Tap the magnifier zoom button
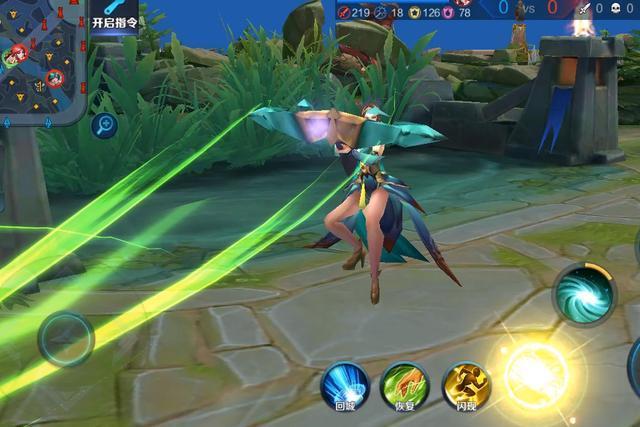640x427 pixels. [104, 125]
